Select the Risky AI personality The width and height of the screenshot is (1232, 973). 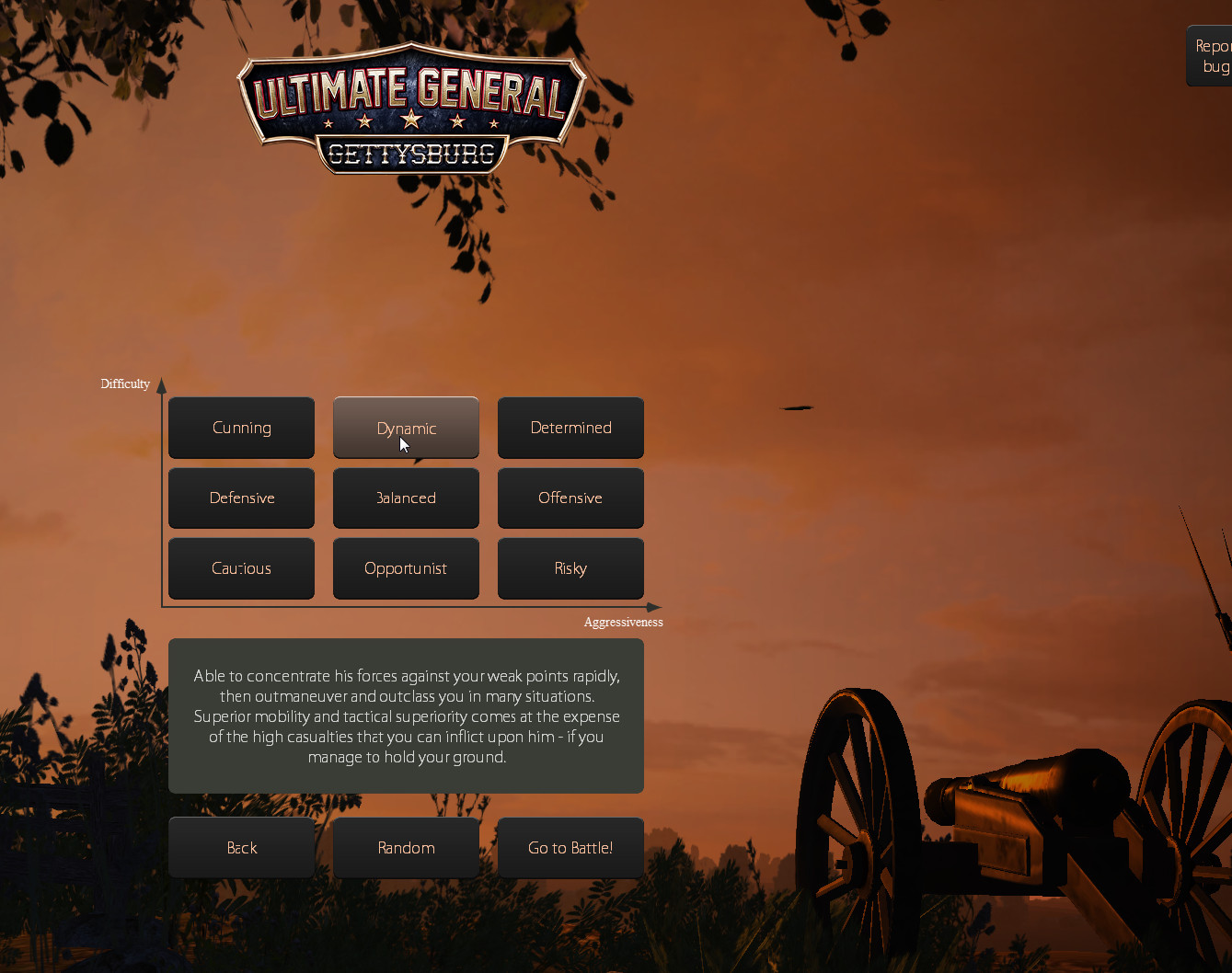point(570,568)
